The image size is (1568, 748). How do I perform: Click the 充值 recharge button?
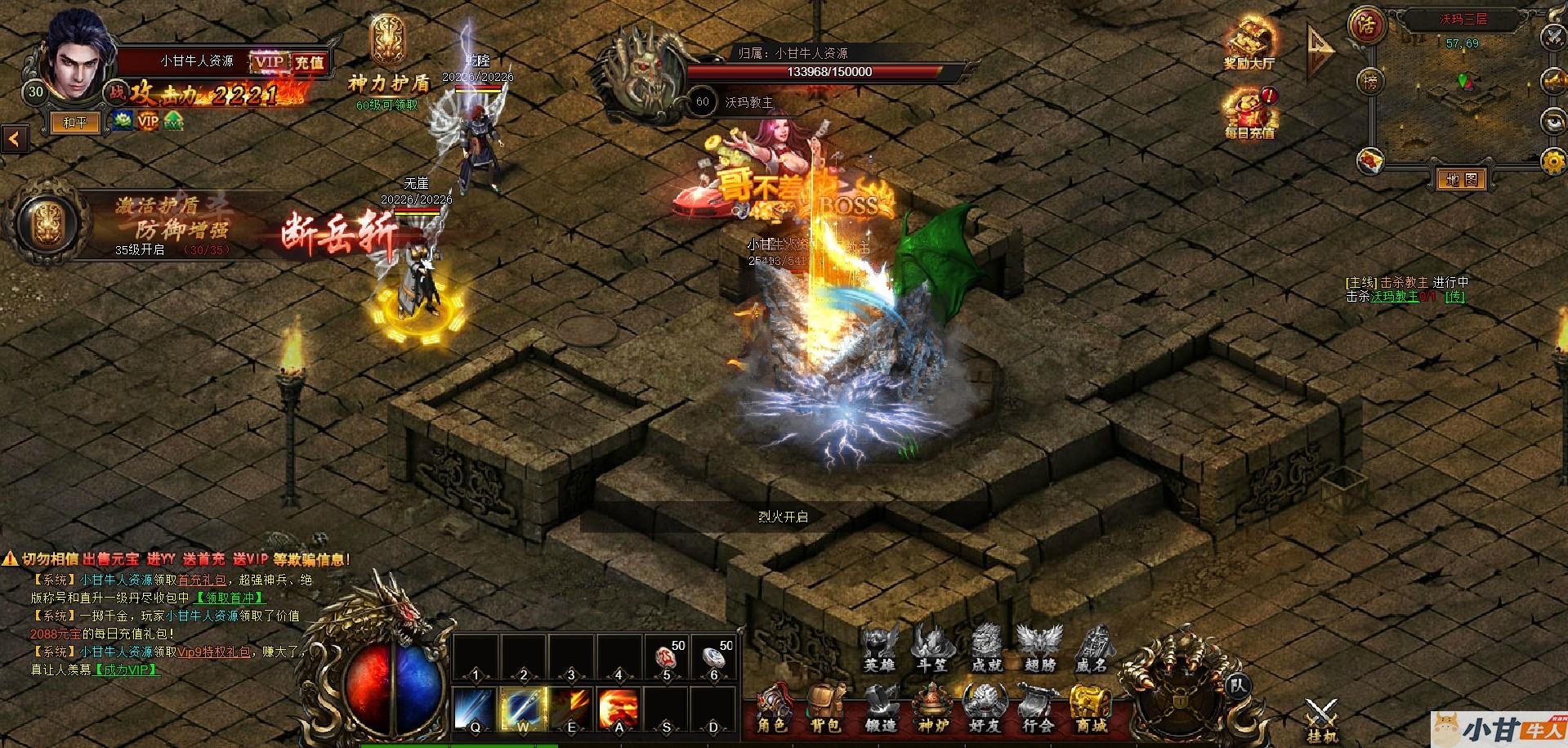[309, 62]
